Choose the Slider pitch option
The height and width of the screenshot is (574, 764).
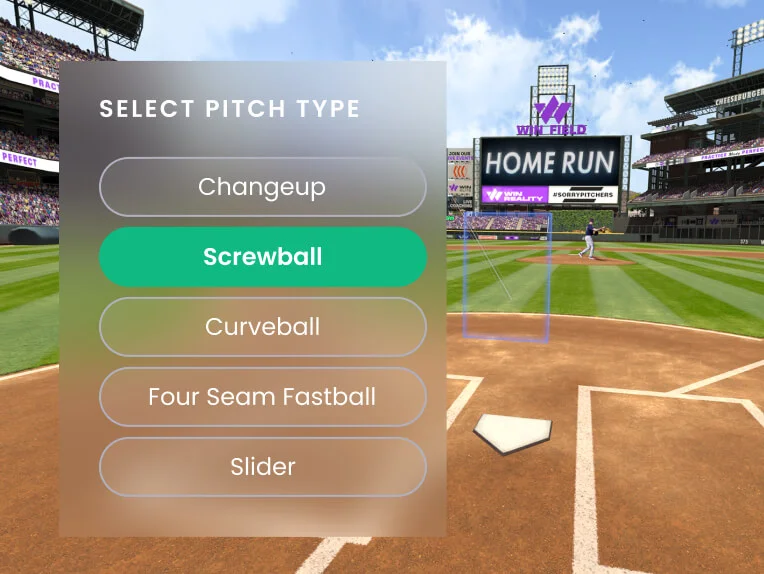tap(262, 467)
